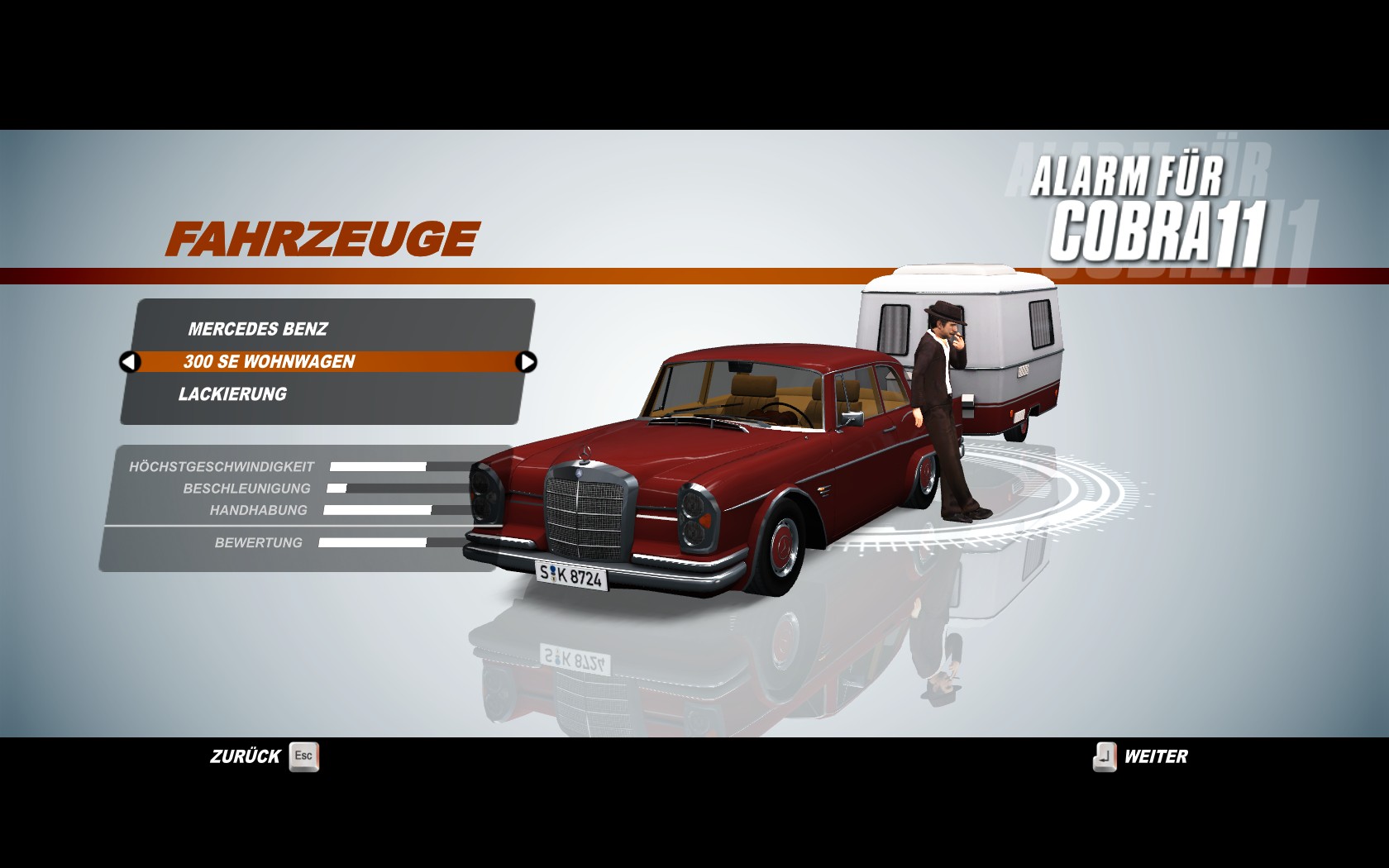Click the left arrow for previous vehicle

(x=130, y=361)
